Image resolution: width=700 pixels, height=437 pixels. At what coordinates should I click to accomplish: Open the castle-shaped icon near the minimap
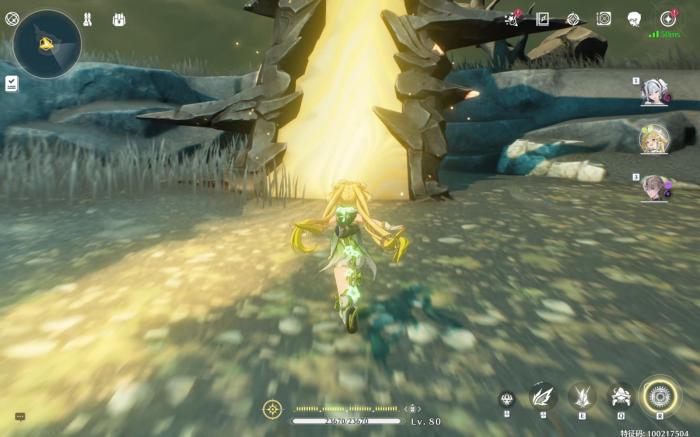[119, 19]
